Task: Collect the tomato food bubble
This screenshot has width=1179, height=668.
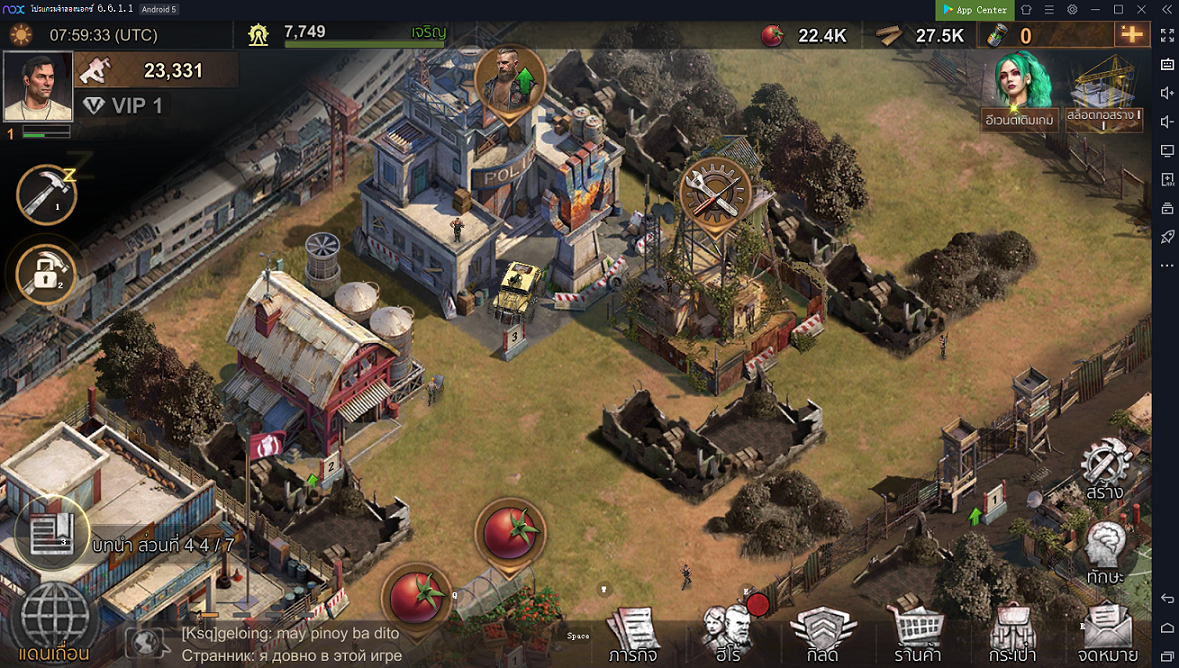Action: pos(510,533)
